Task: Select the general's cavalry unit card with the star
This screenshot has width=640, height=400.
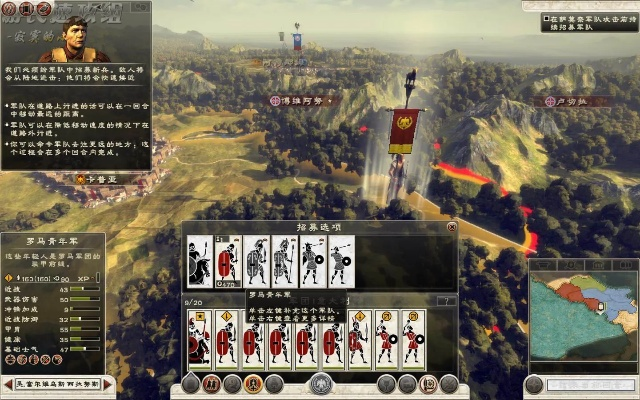Action: pos(200,336)
